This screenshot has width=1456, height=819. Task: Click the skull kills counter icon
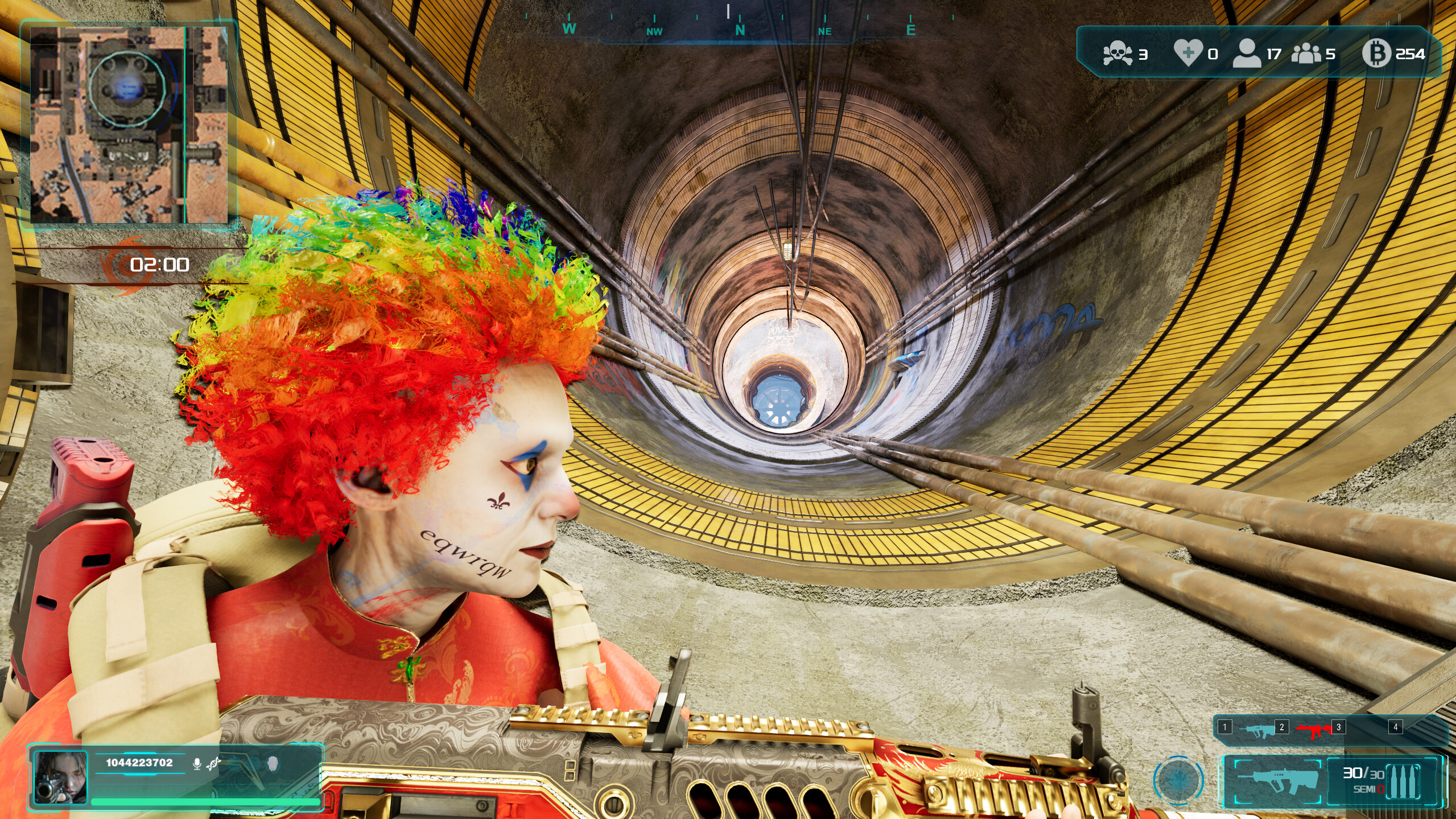[1117, 53]
